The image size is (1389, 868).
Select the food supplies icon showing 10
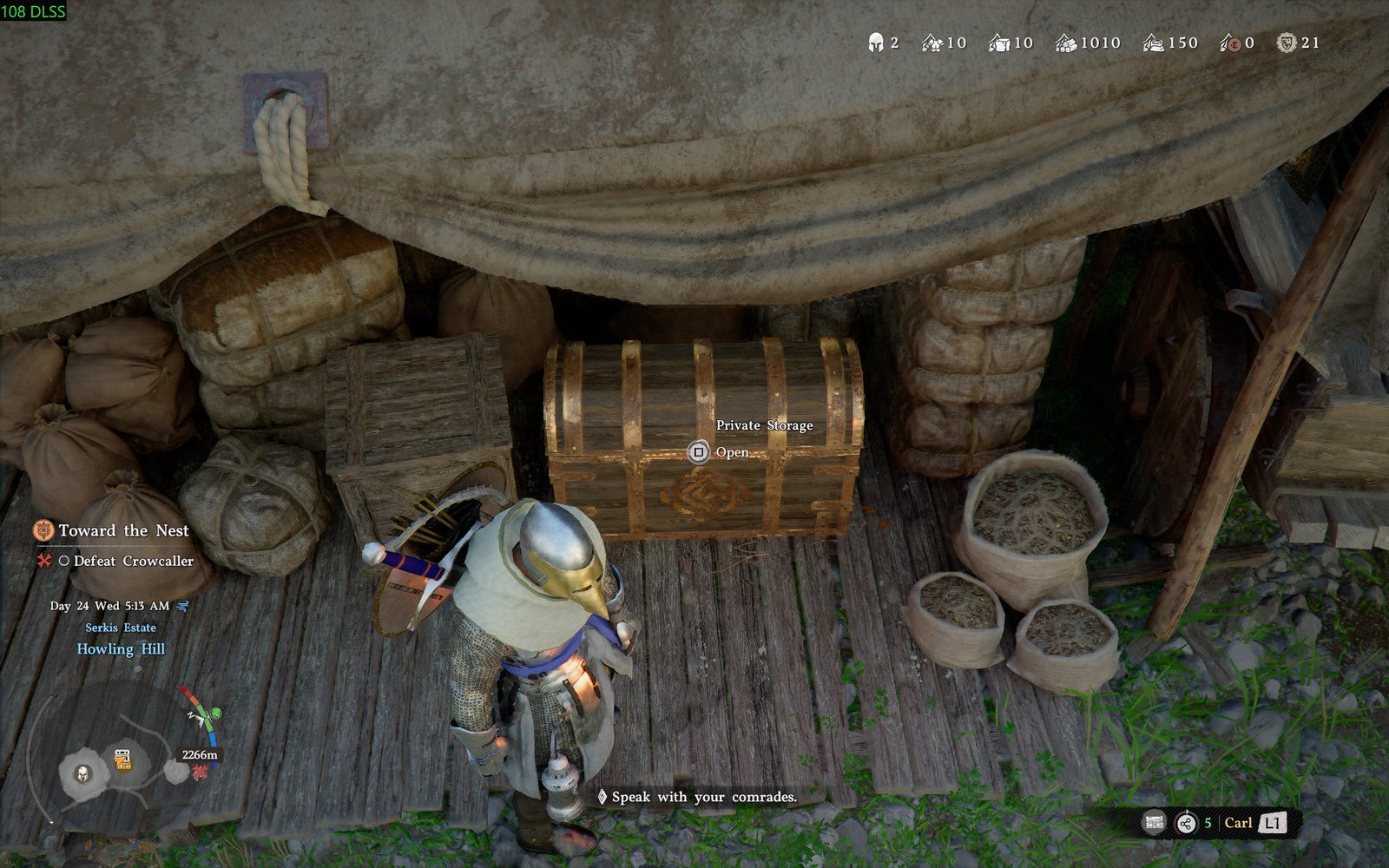pyautogui.click(x=931, y=41)
